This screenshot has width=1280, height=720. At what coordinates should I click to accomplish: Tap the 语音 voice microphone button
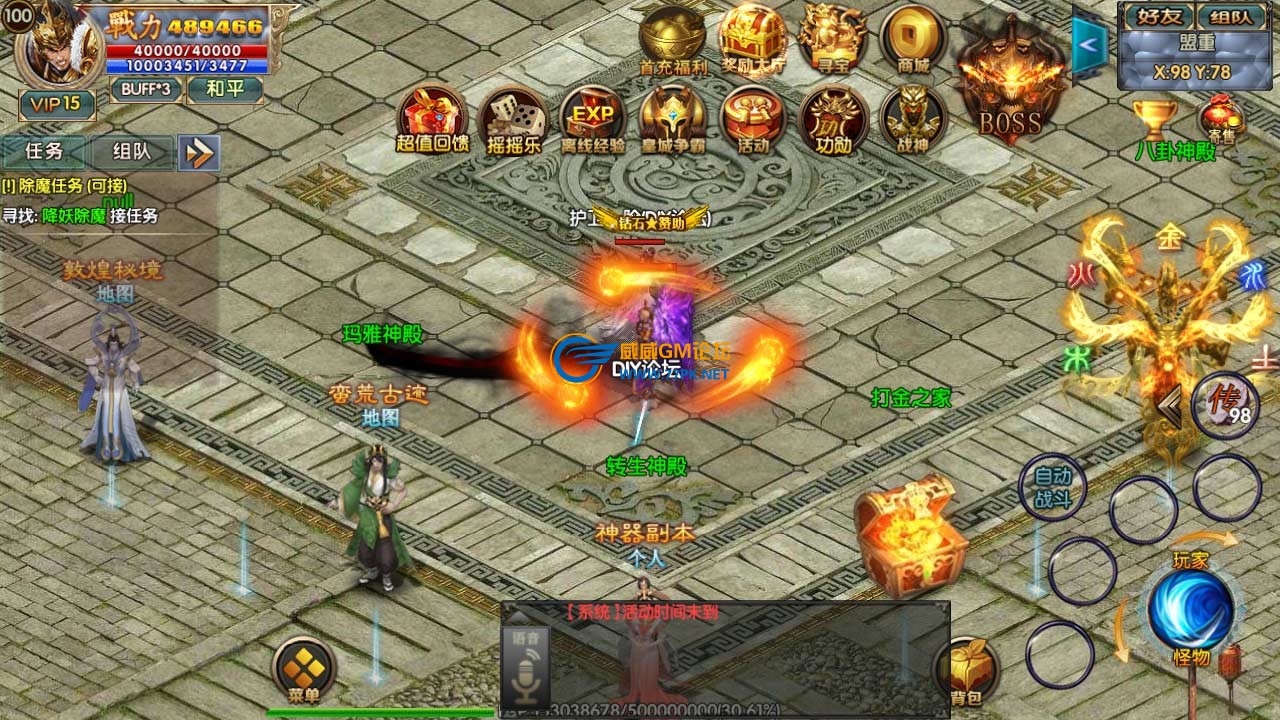(x=526, y=665)
